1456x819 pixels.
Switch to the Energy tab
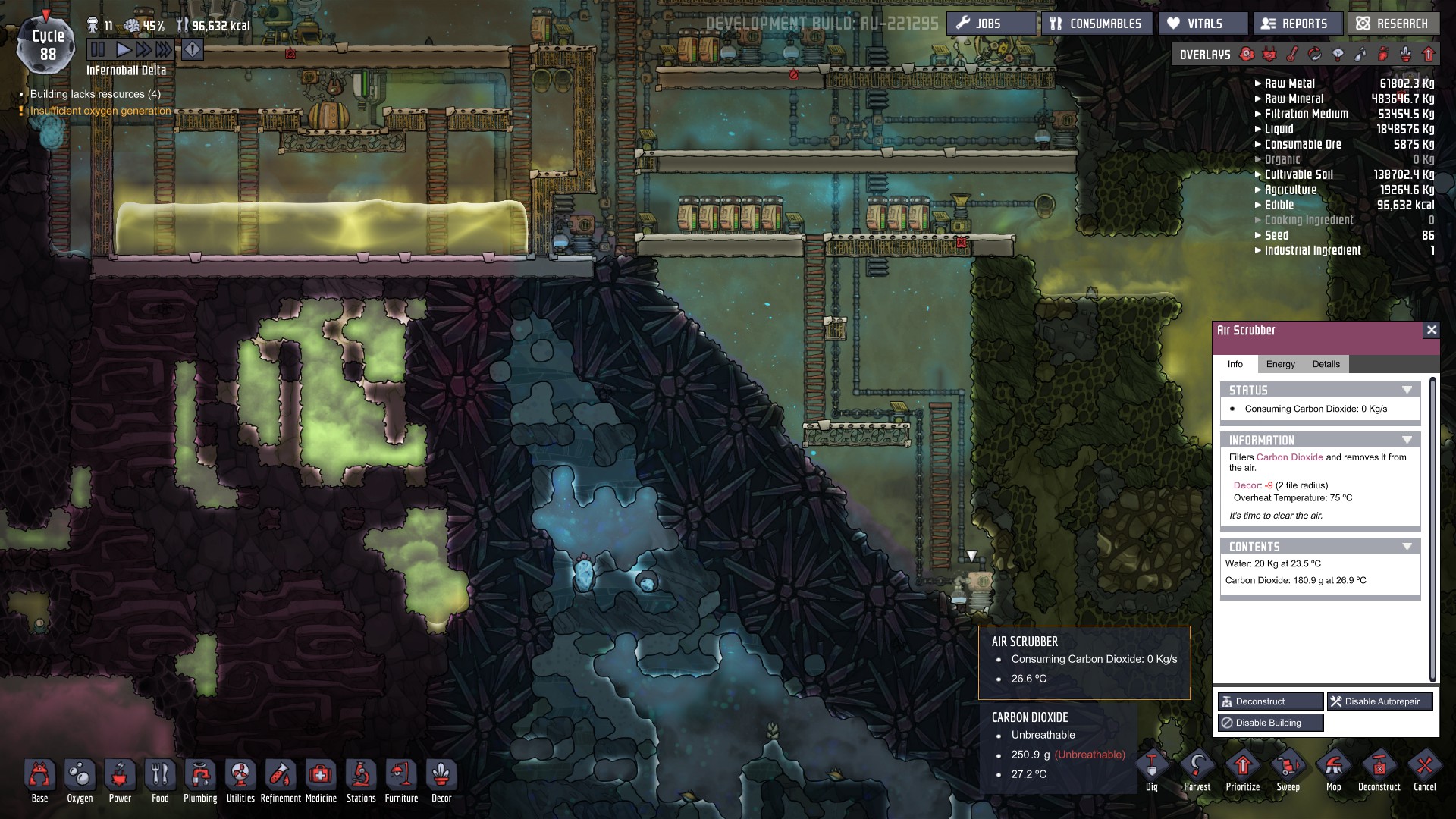(x=1280, y=364)
